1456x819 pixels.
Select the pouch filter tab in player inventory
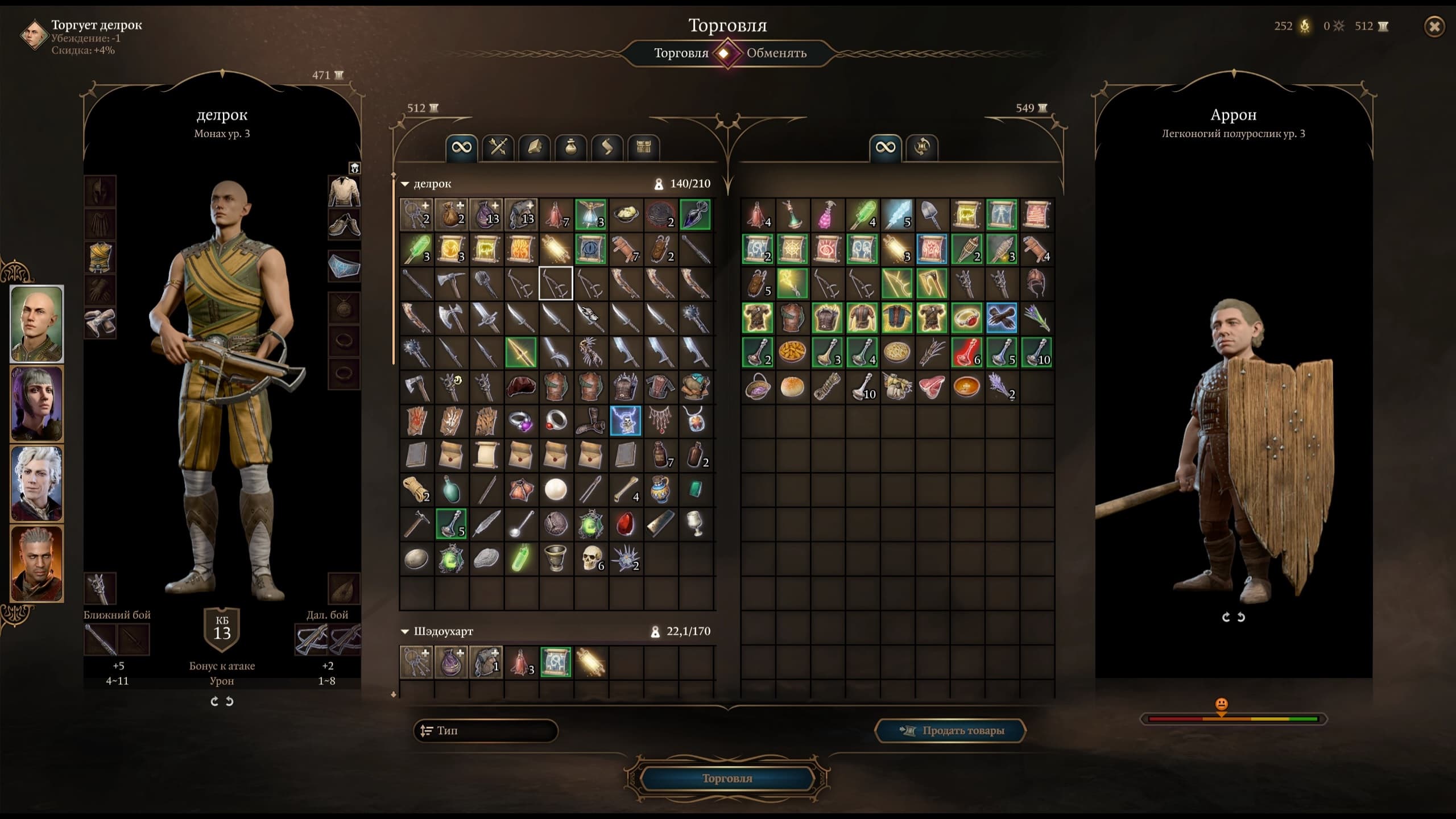click(x=570, y=148)
